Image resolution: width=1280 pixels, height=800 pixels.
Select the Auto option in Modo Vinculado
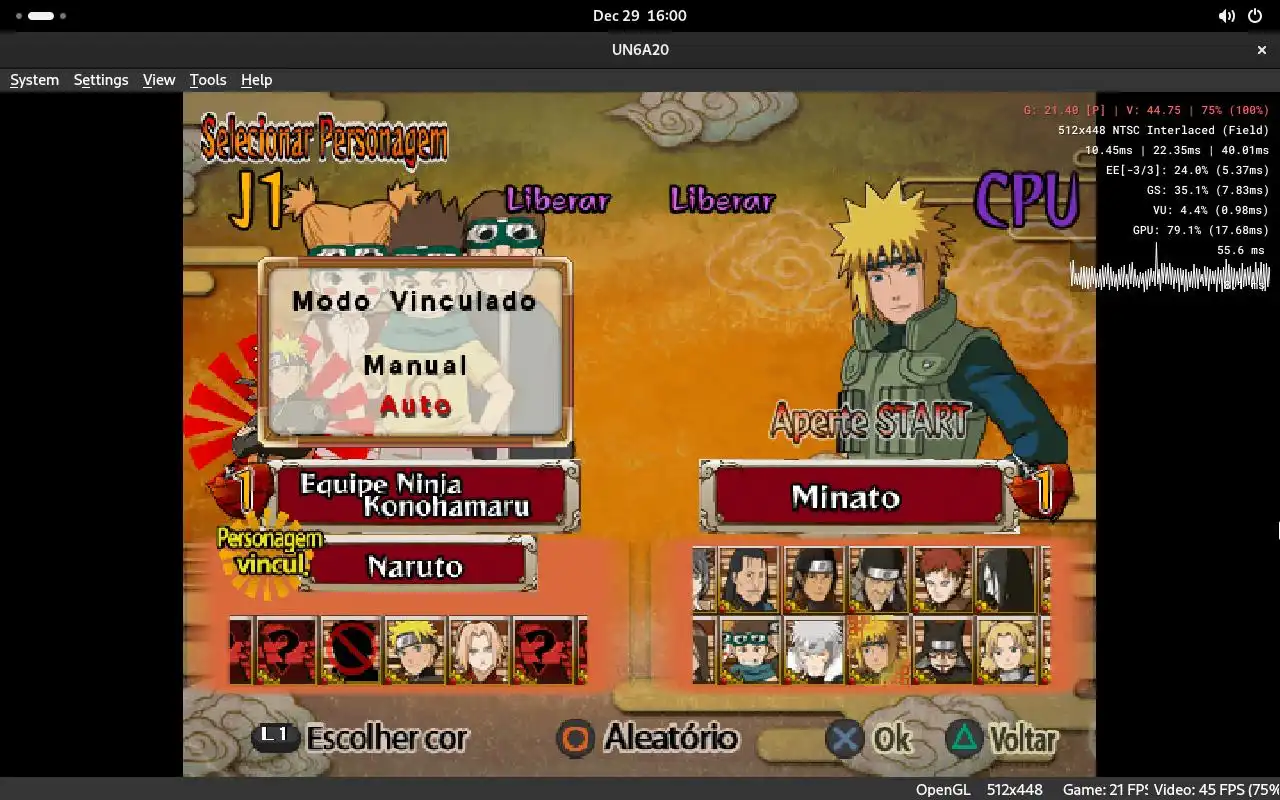(x=415, y=406)
